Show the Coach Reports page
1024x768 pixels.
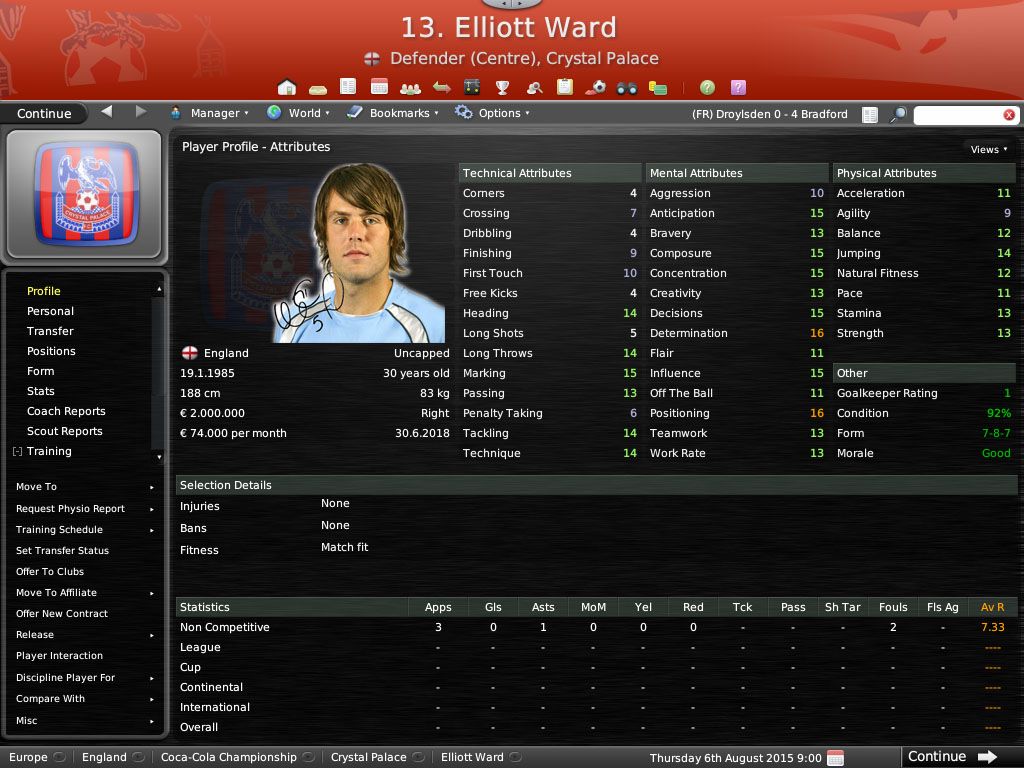pos(66,411)
